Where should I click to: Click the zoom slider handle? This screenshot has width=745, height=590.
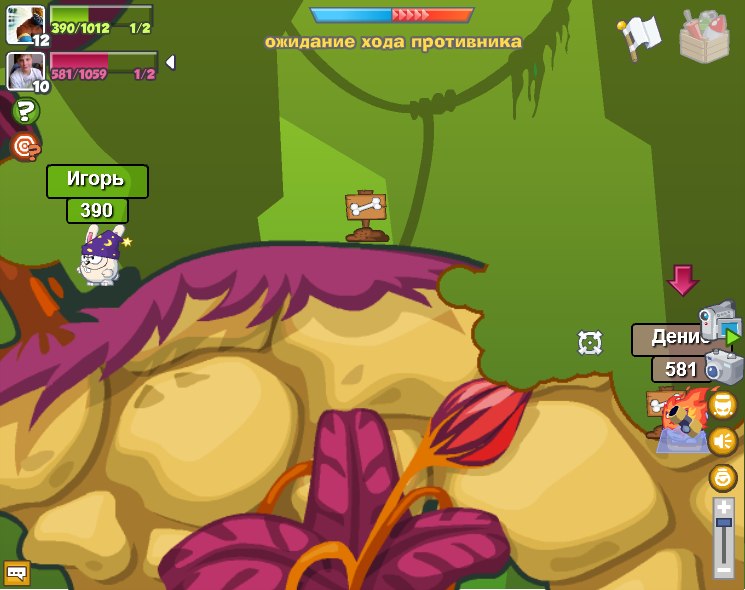click(x=724, y=522)
